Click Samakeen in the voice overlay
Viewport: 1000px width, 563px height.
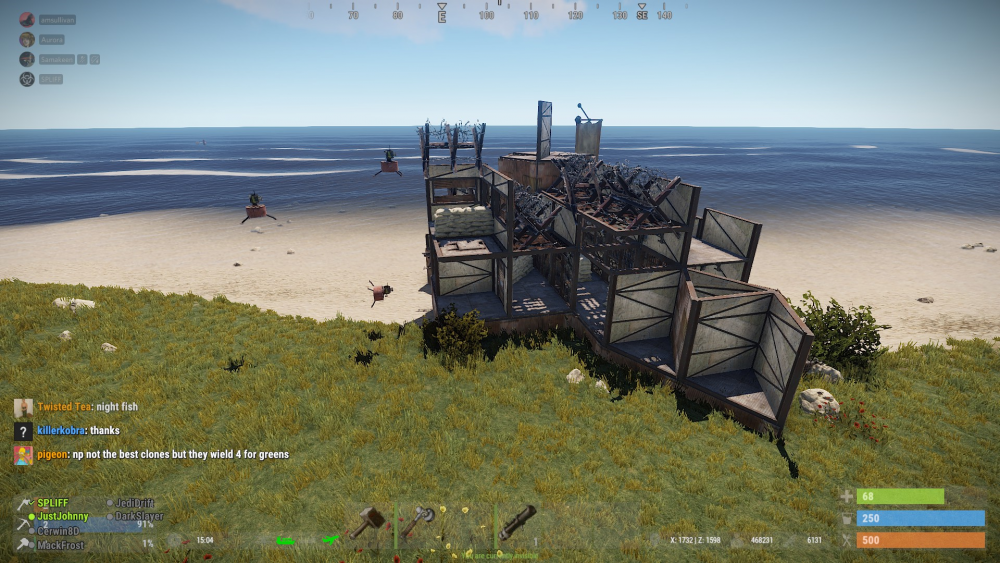tap(56, 59)
